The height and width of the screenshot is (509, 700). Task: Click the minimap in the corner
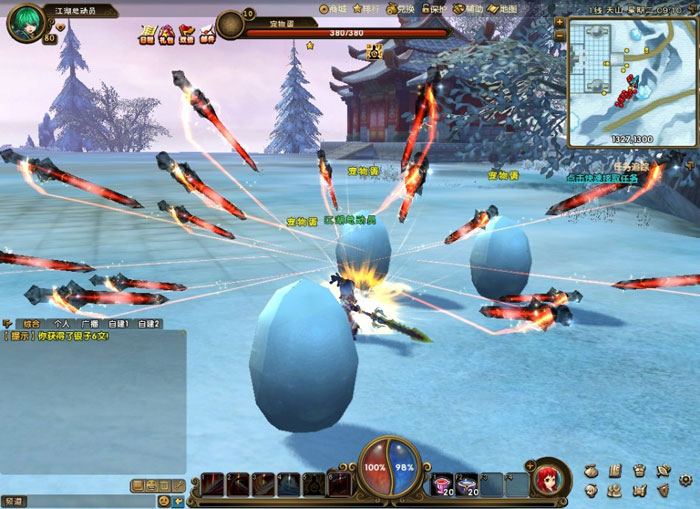(x=632, y=78)
